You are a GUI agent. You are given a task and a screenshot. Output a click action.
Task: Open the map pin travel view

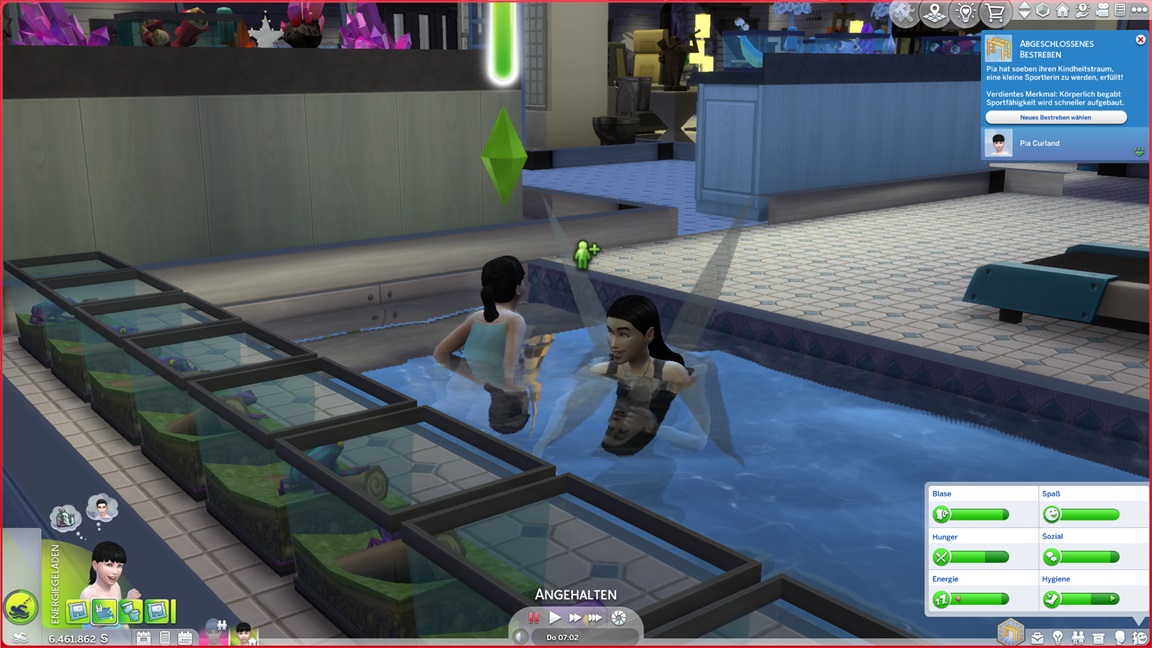[934, 12]
